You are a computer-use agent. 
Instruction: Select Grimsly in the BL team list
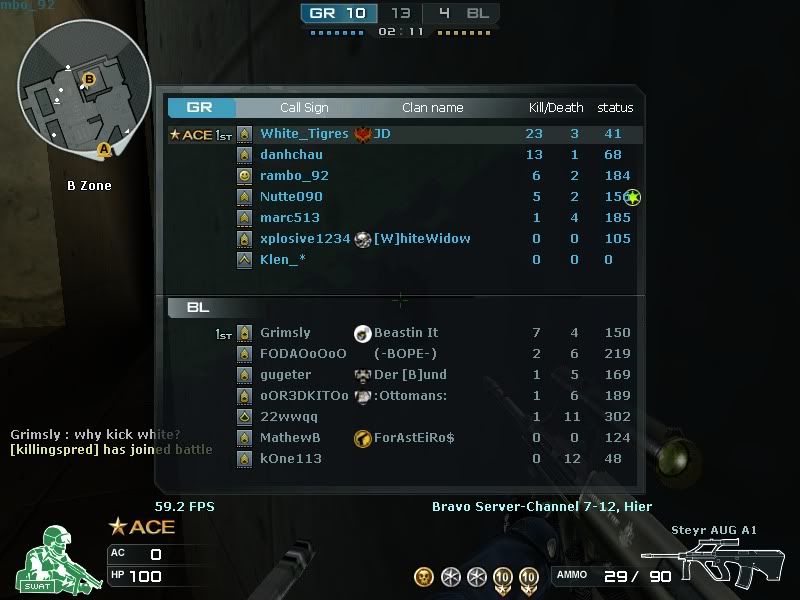[x=285, y=333]
